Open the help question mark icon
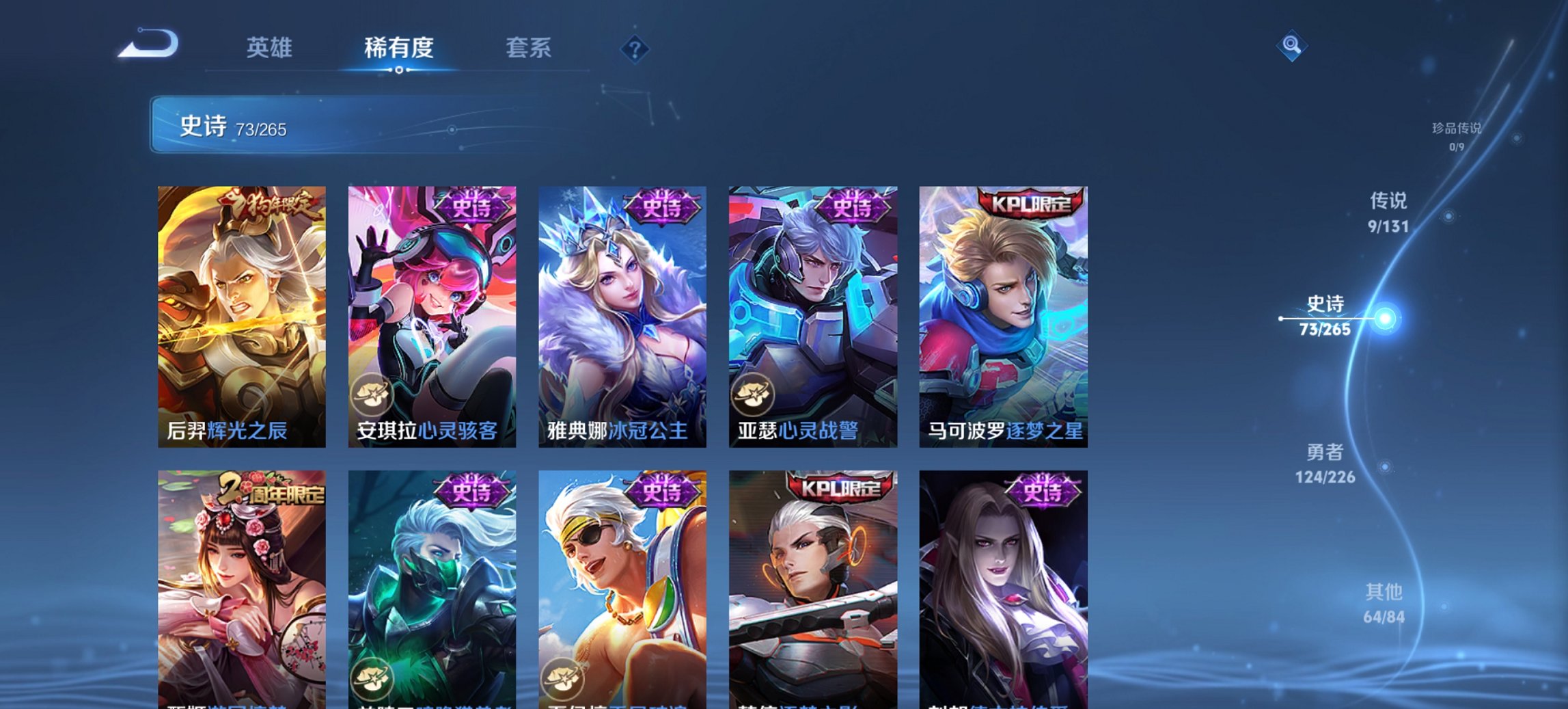 (x=635, y=48)
